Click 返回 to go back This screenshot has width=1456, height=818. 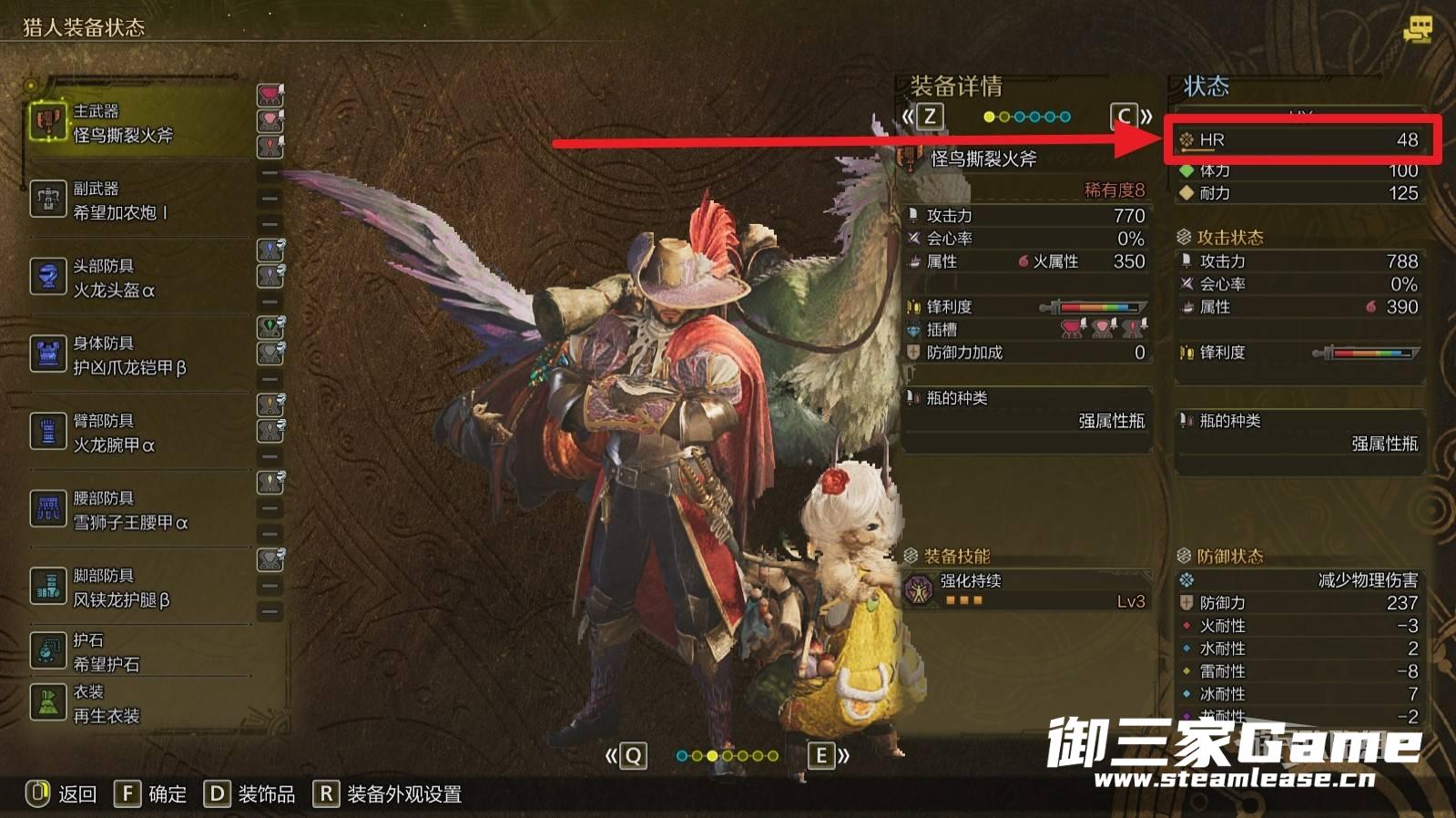pos(62,794)
